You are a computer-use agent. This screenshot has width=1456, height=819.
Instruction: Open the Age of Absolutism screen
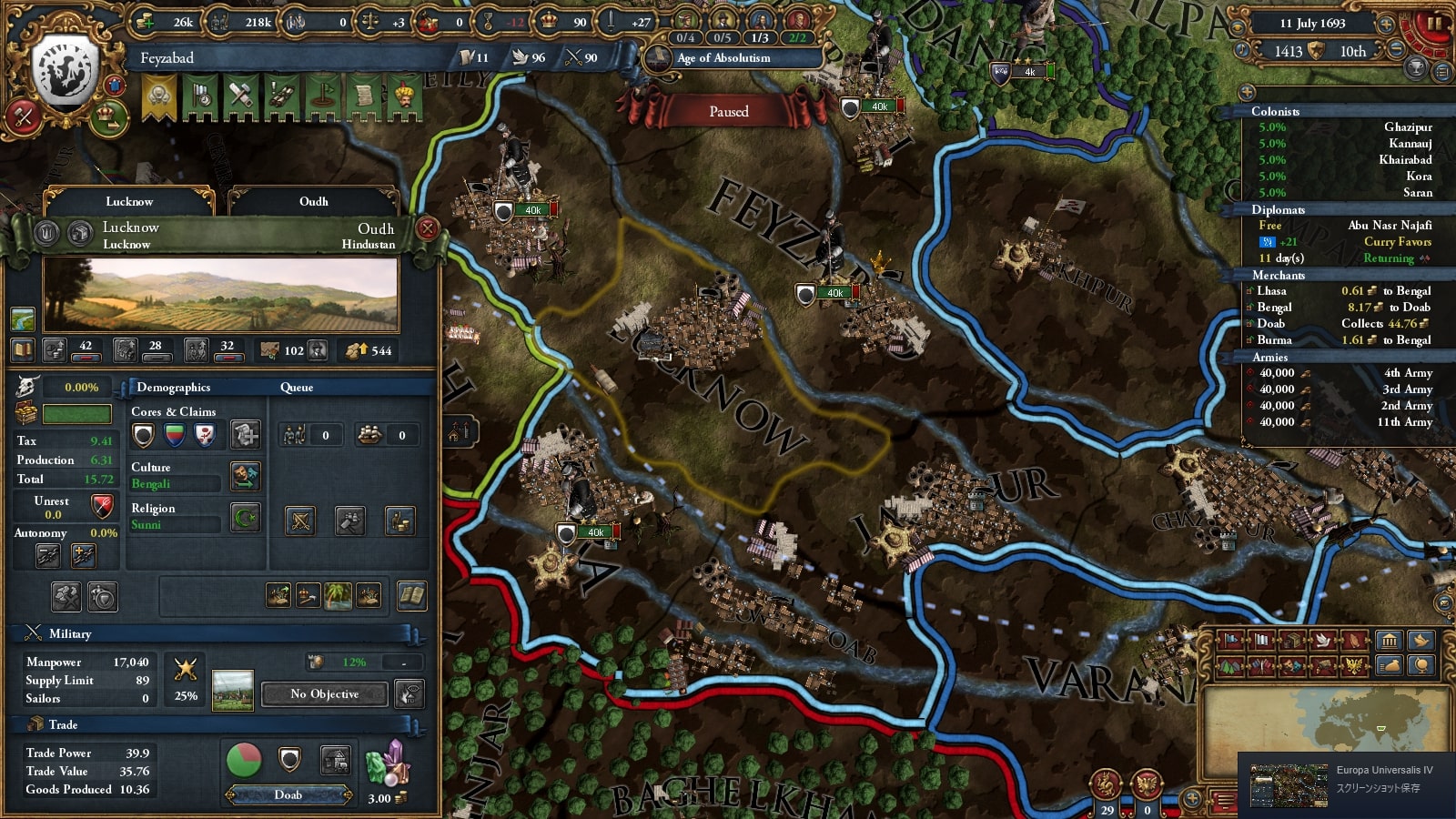coord(723,58)
